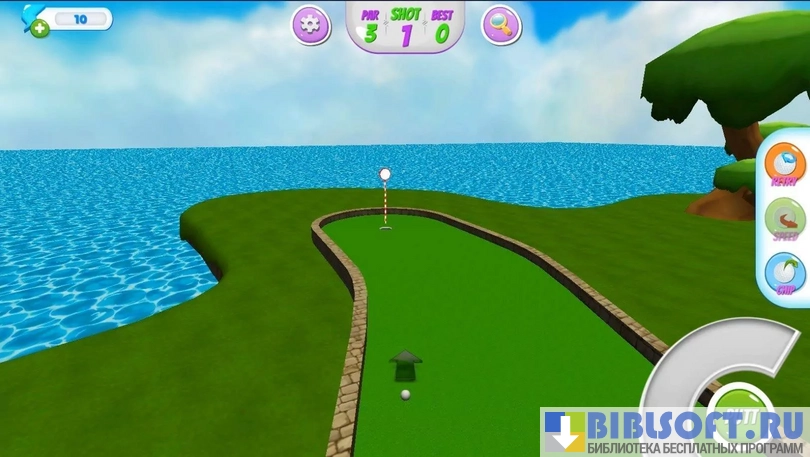Activate the Speed power-up
This screenshot has height=457, width=810.
click(785, 220)
